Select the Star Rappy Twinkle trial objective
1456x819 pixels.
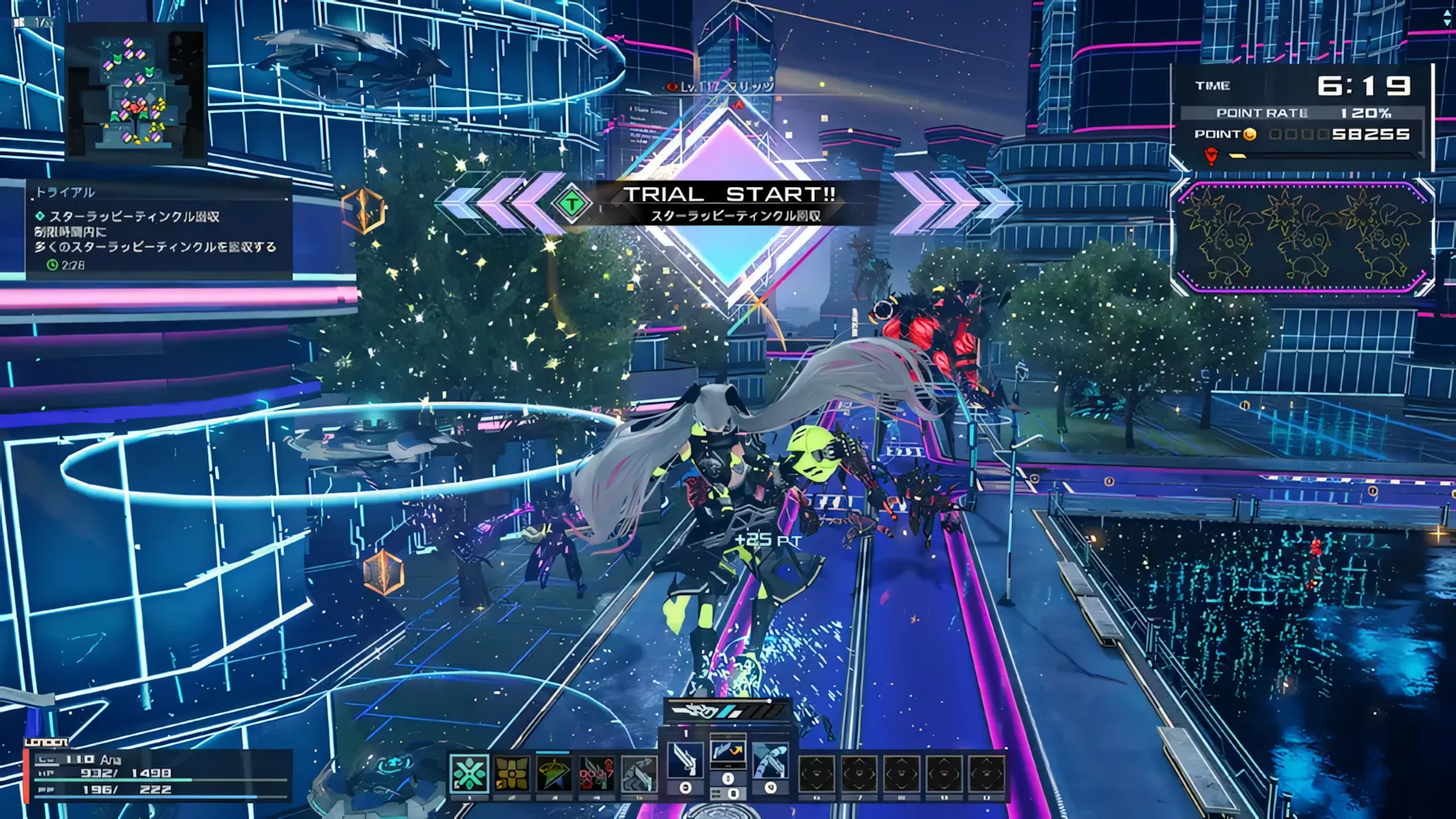[x=135, y=217]
